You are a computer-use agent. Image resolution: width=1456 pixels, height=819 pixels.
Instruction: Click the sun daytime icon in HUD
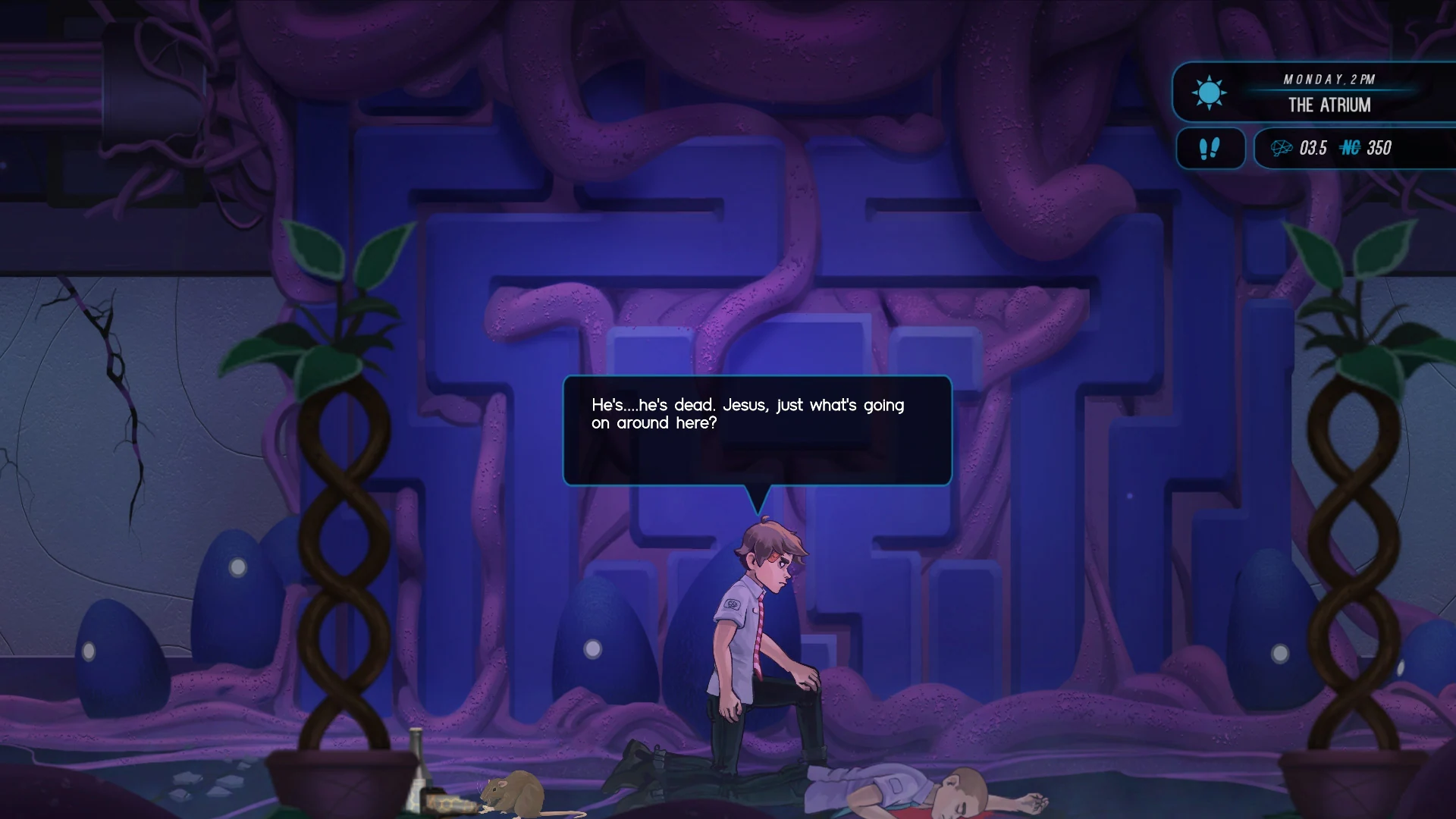click(1210, 93)
